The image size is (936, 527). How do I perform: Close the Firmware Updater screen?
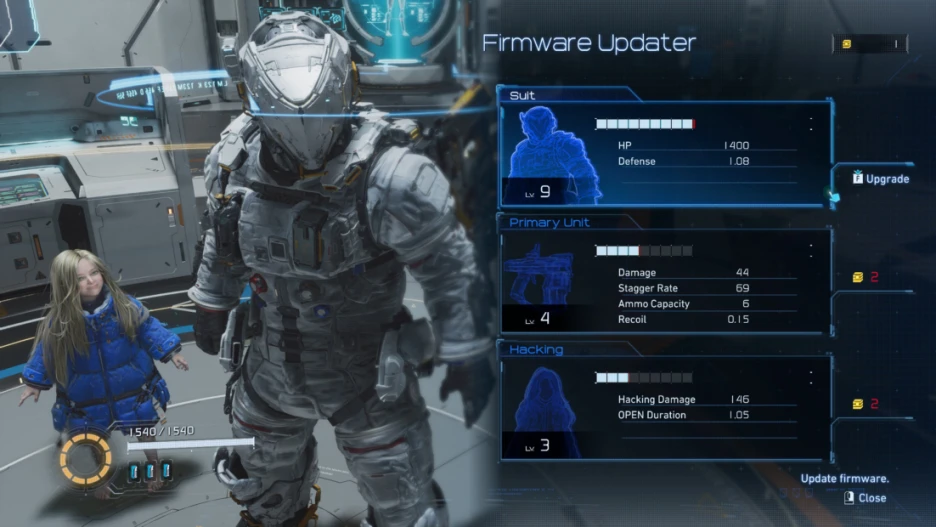point(866,497)
